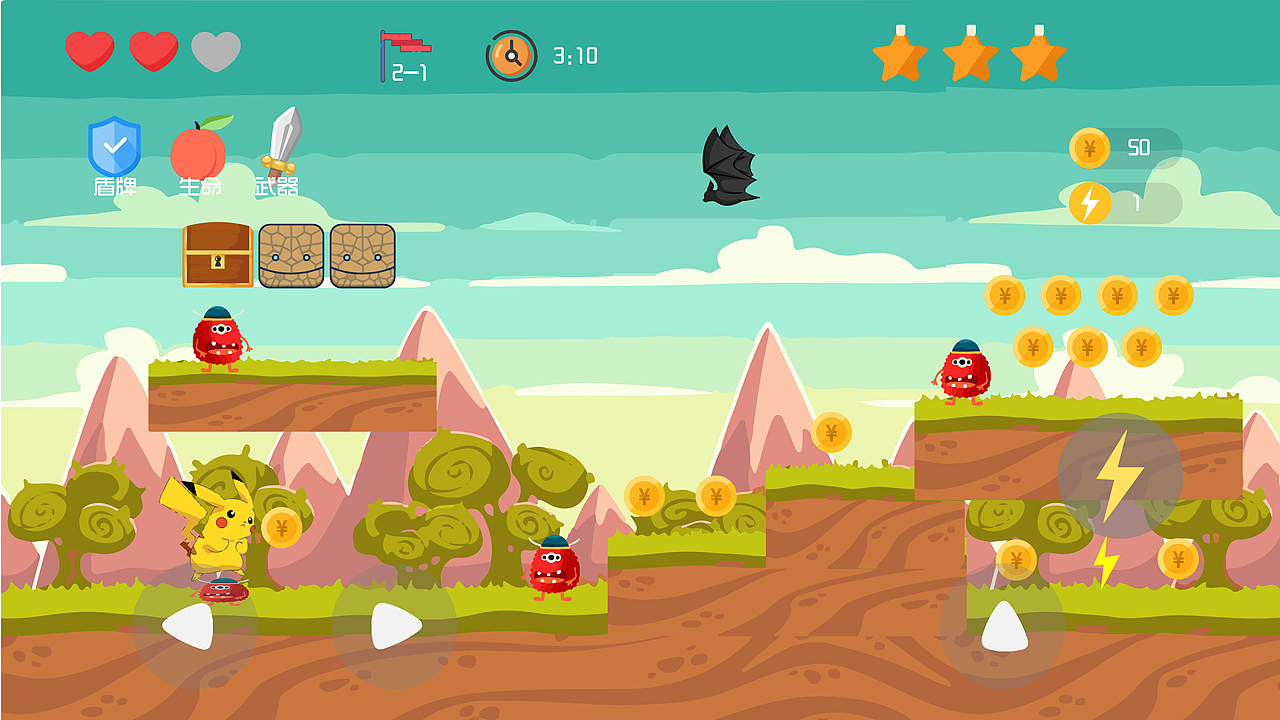Click the lightning energy counter icon
Screen dimensions: 1280x720
(x=1089, y=203)
